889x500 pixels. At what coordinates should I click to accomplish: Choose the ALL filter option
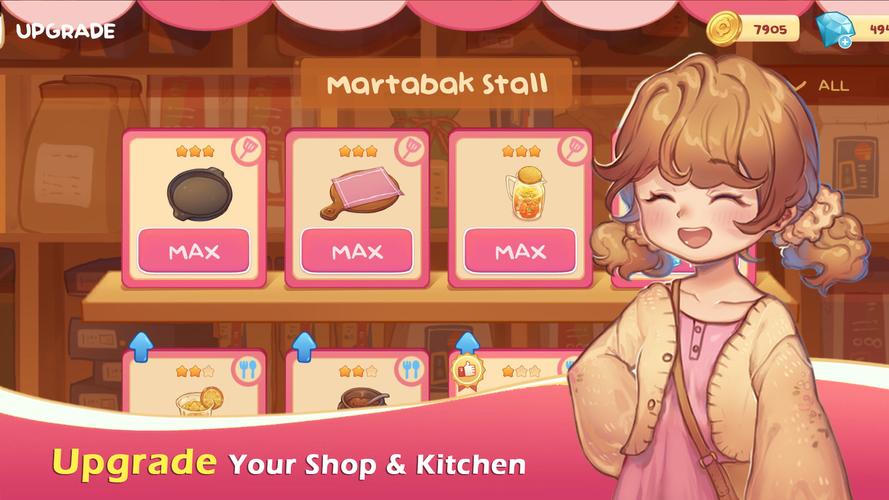(832, 86)
